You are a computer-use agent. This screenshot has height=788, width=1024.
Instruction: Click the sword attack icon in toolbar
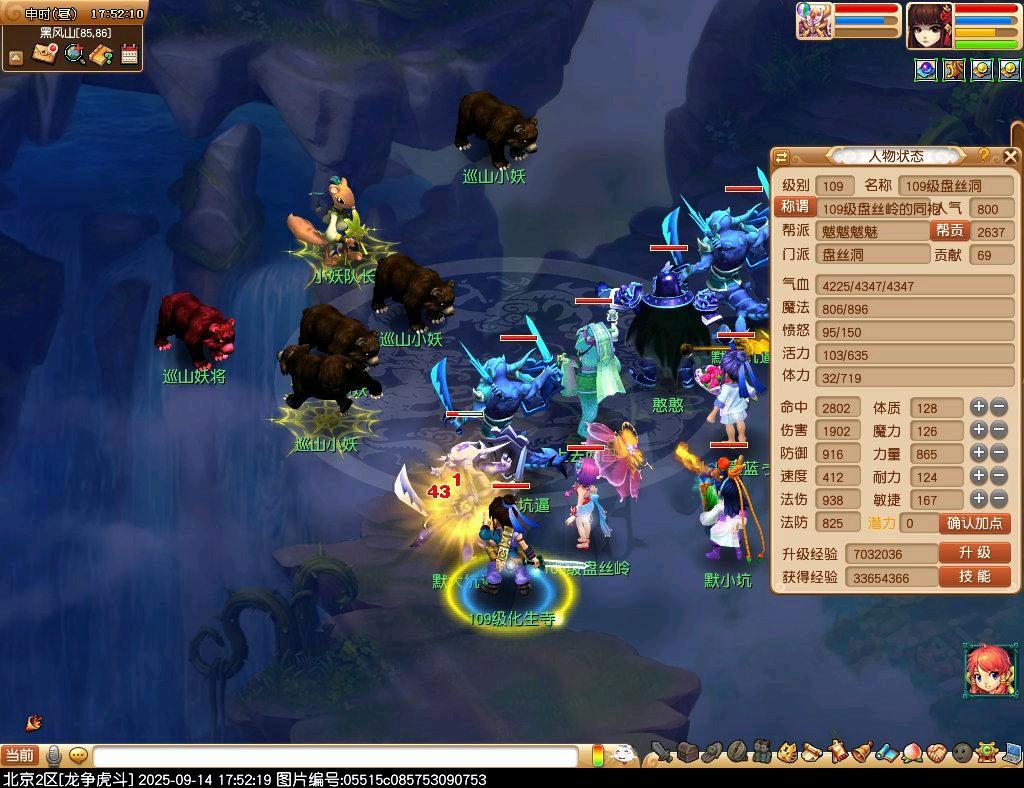[661, 752]
